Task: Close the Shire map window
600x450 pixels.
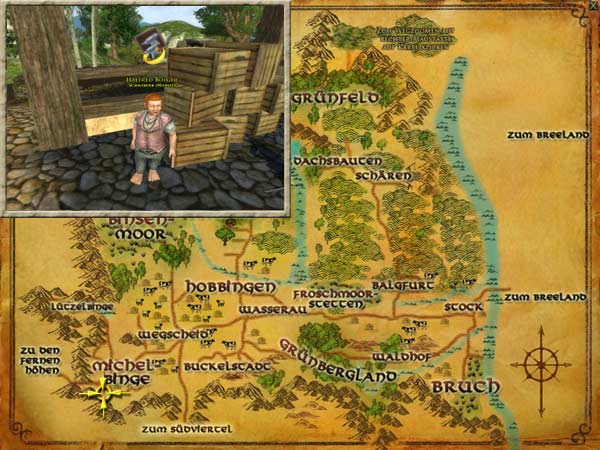Action: click(592, 6)
